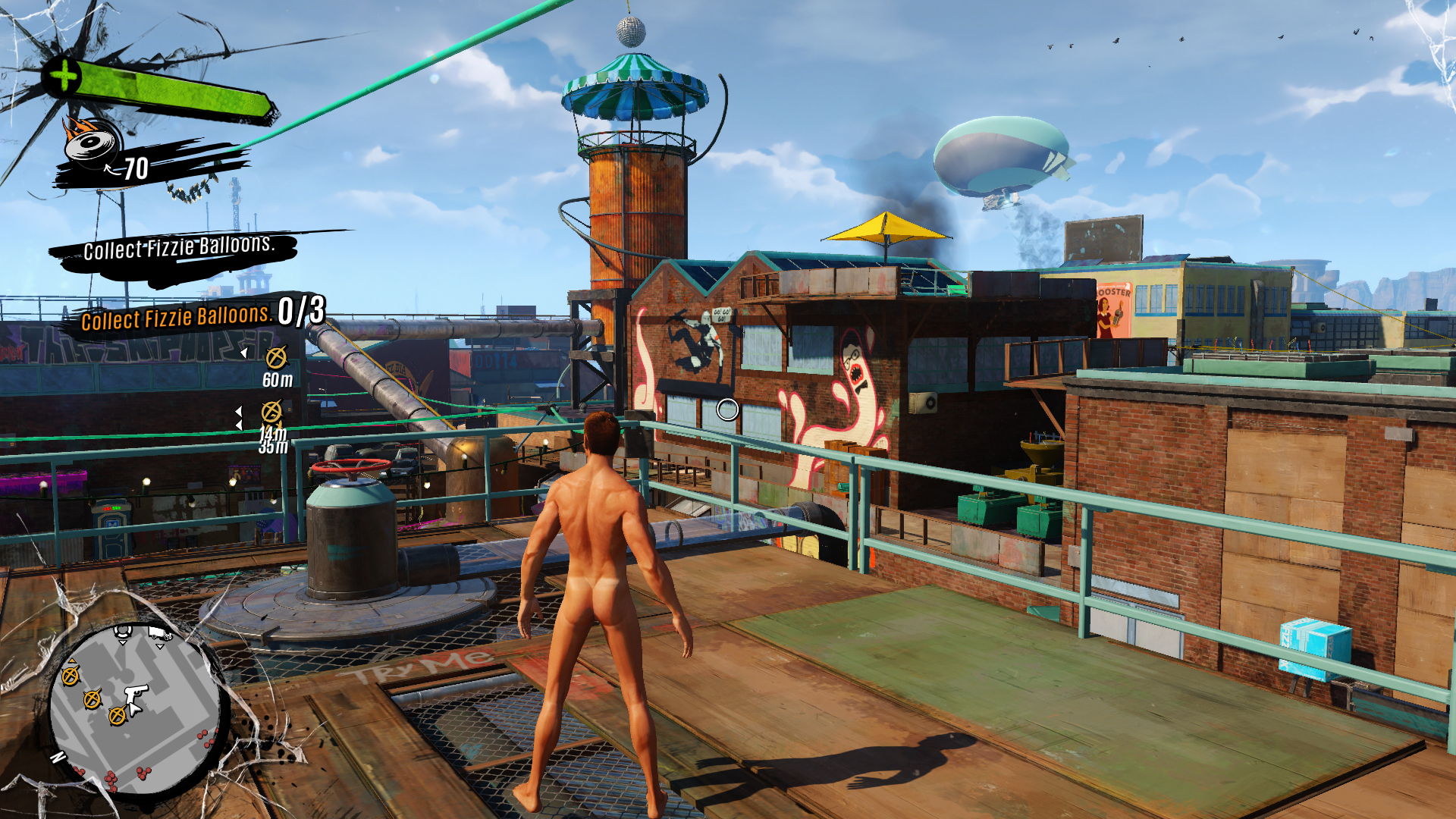The width and height of the screenshot is (1456, 819).
Task: Click the pistol icon on the minimap
Action: click(x=137, y=693)
